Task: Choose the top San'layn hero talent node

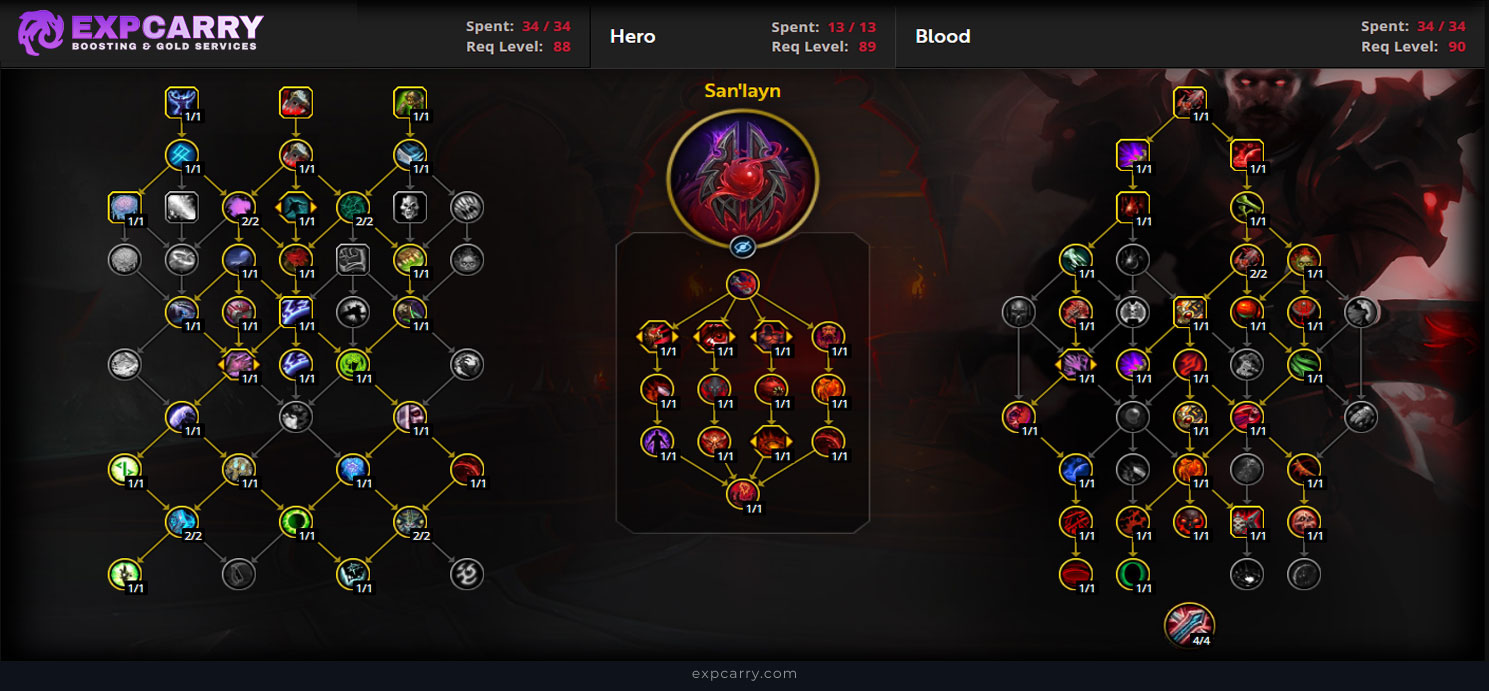Action: [742, 284]
